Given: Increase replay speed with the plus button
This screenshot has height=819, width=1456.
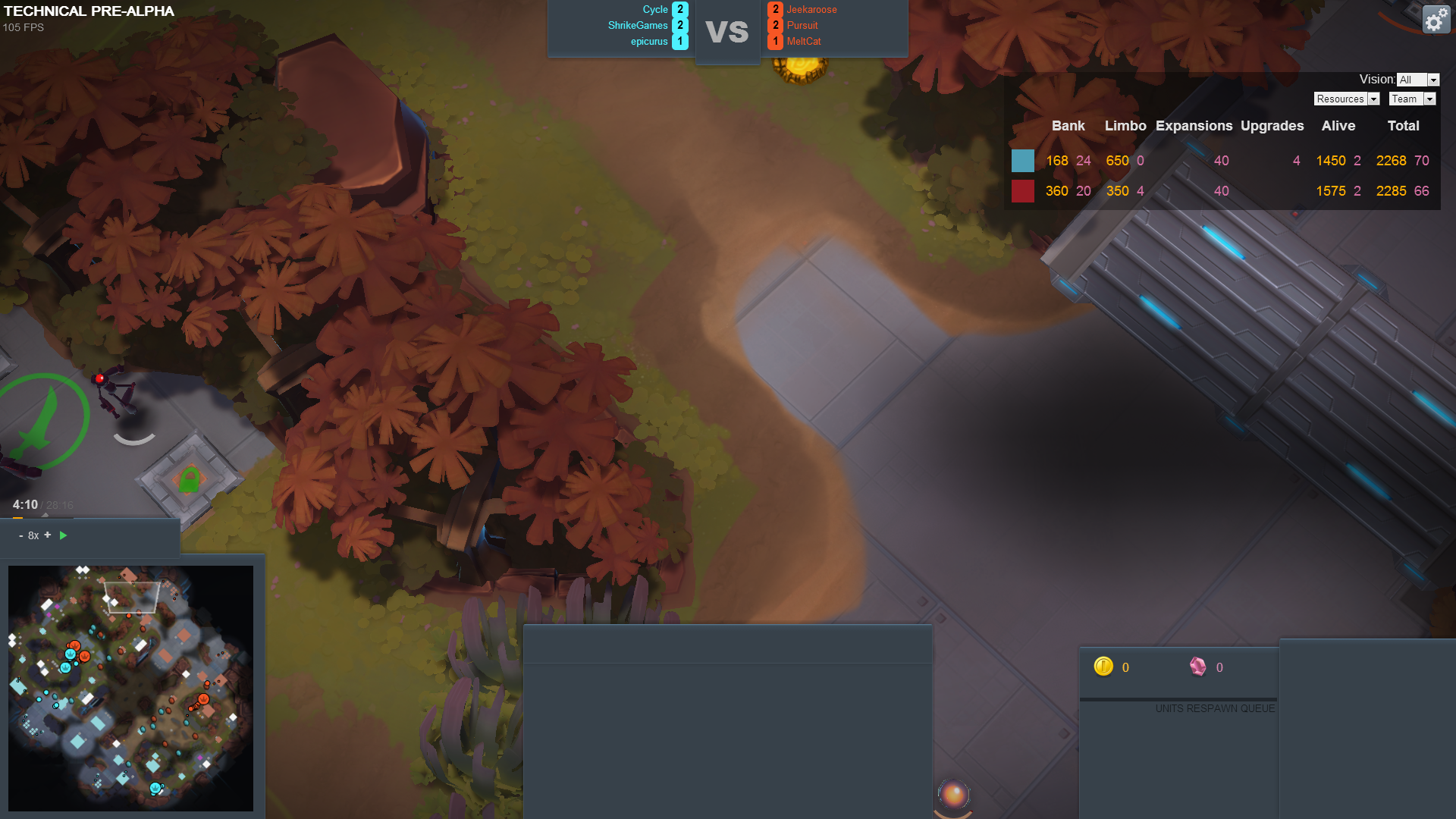Looking at the screenshot, I should point(48,535).
